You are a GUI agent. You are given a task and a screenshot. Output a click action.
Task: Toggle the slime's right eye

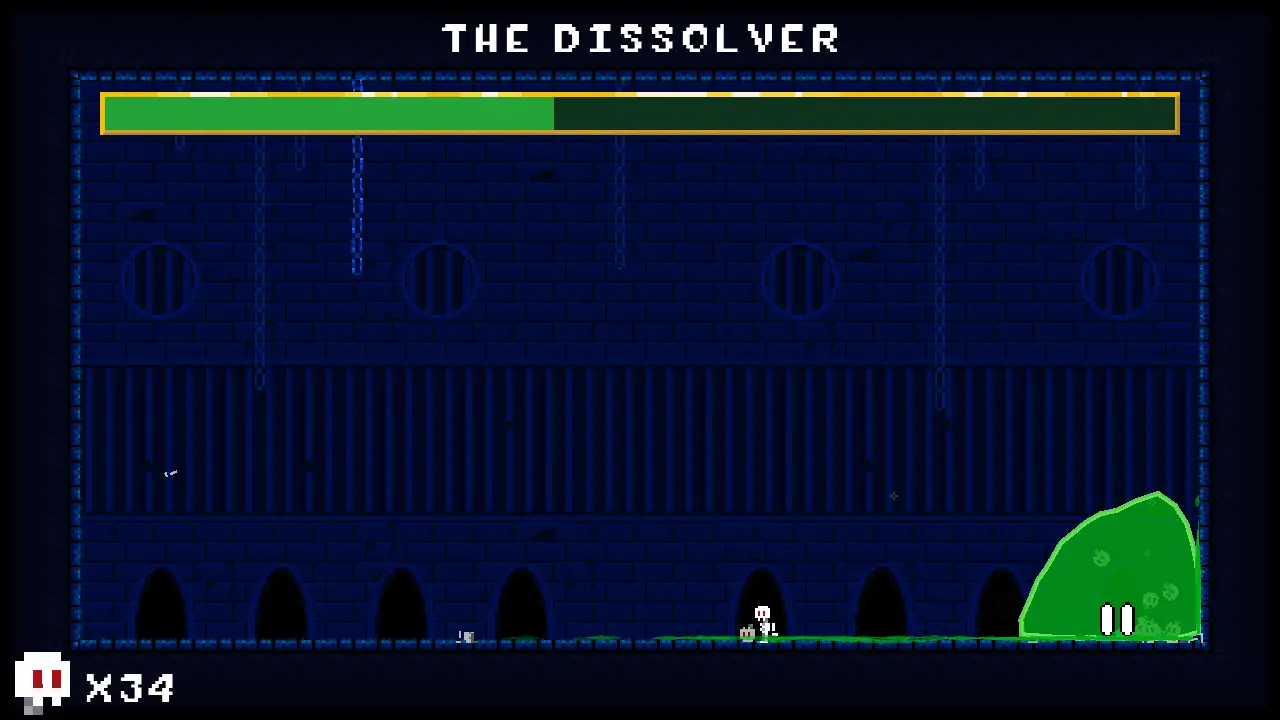pyautogui.click(x=1130, y=620)
